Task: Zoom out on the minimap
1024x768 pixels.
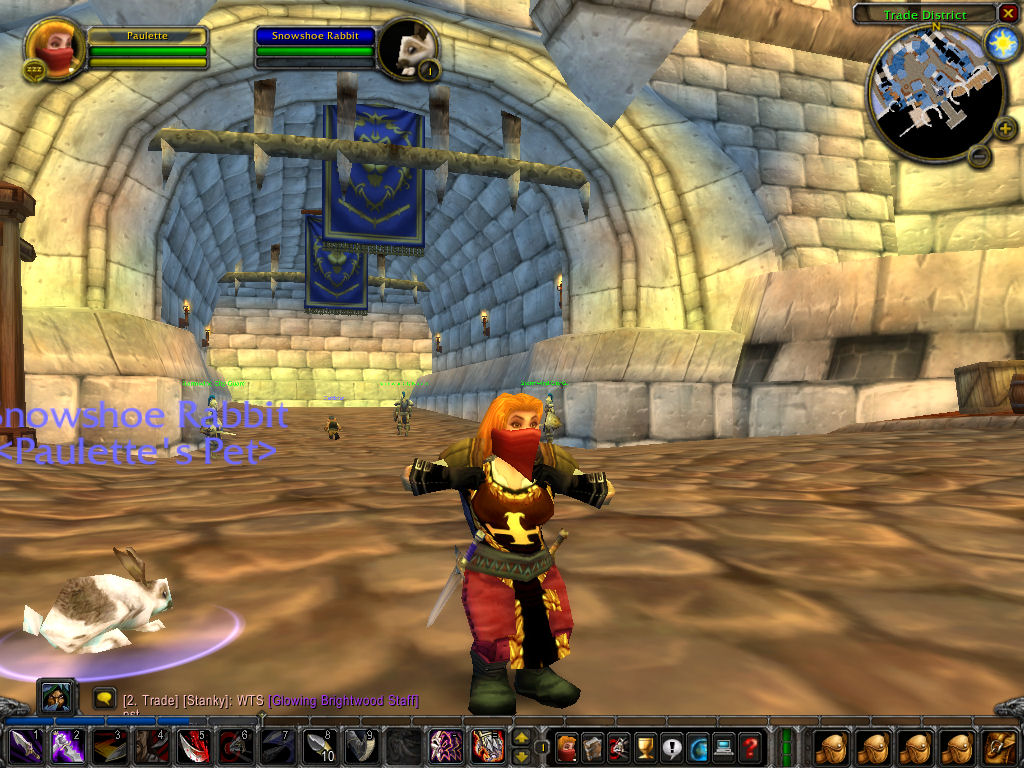Action: 980,155
